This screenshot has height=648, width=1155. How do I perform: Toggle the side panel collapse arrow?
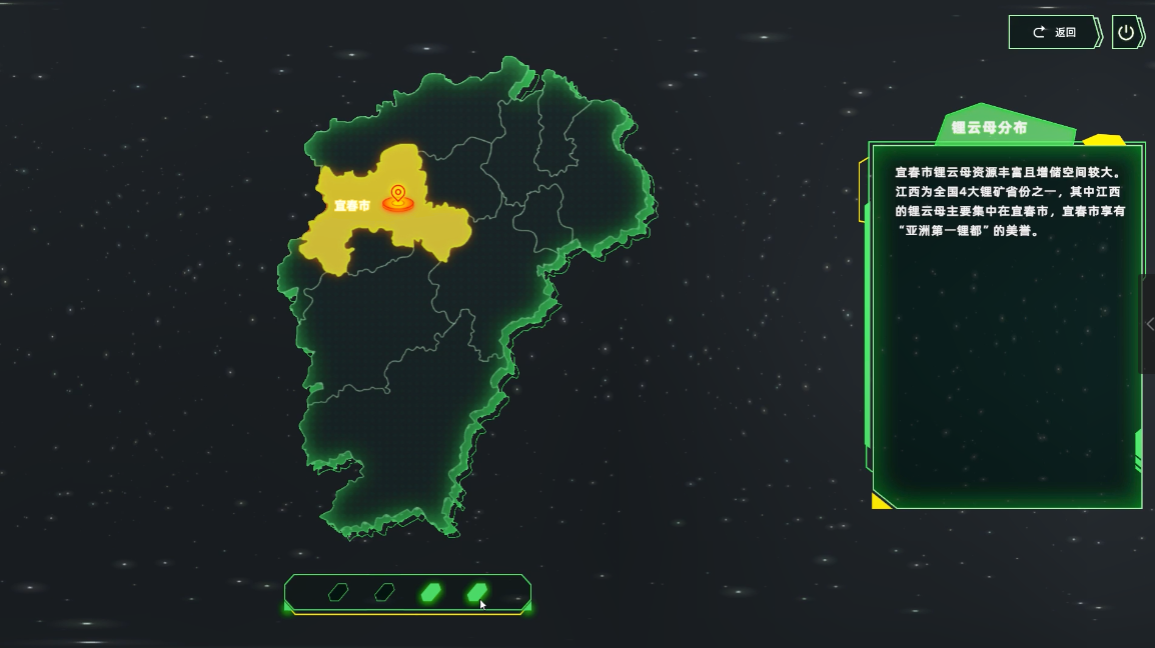click(x=1149, y=324)
